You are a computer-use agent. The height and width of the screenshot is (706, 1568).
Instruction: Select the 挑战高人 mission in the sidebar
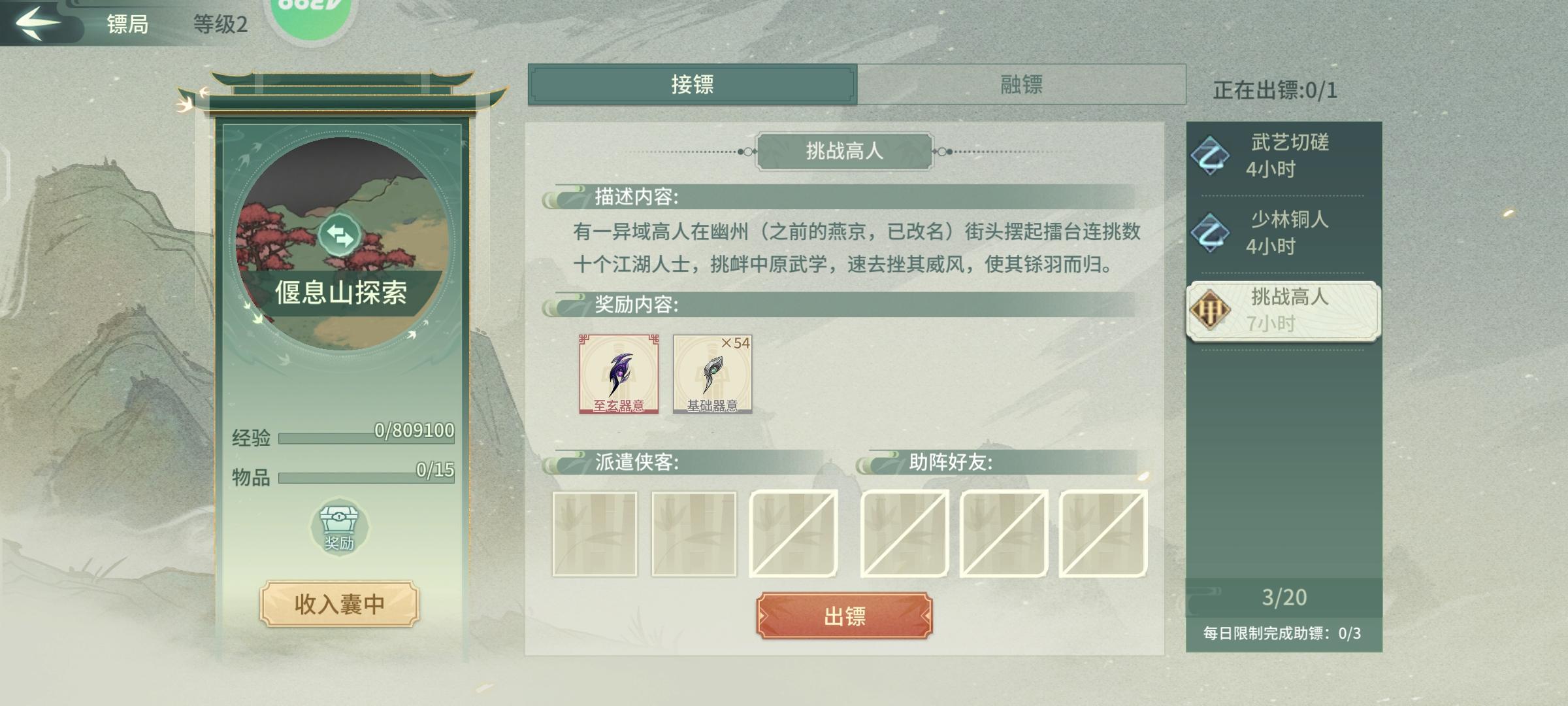click(x=1281, y=312)
